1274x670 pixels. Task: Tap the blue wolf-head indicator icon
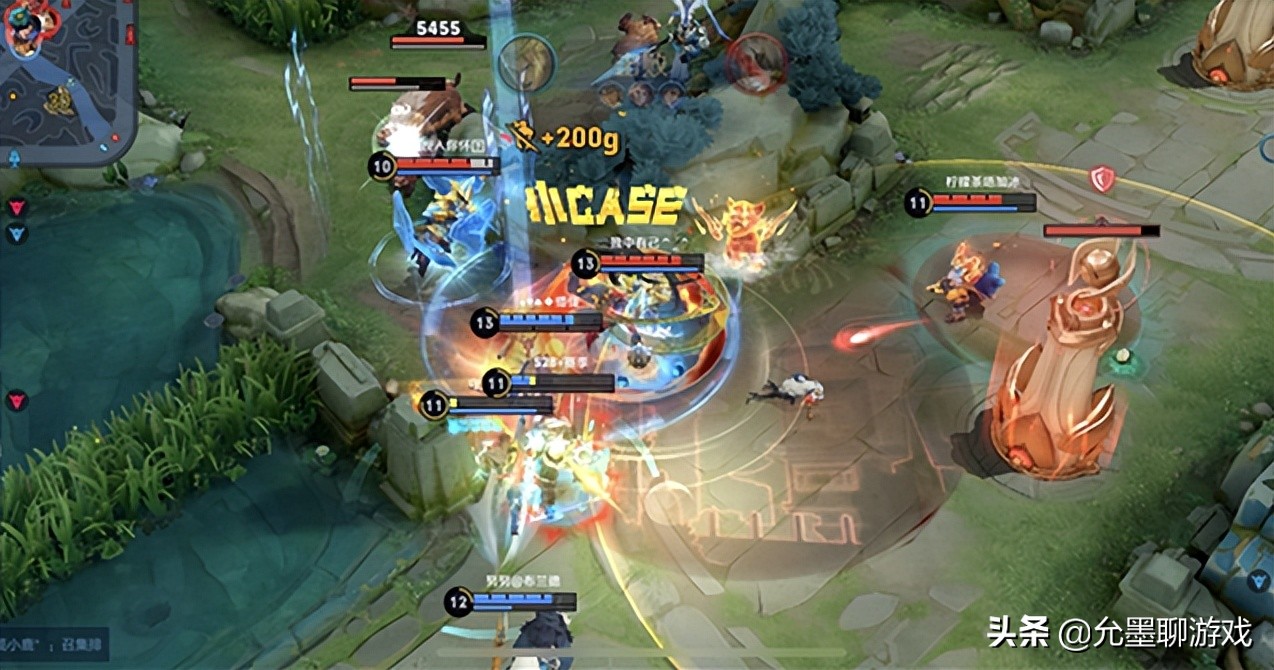(17, 234)
